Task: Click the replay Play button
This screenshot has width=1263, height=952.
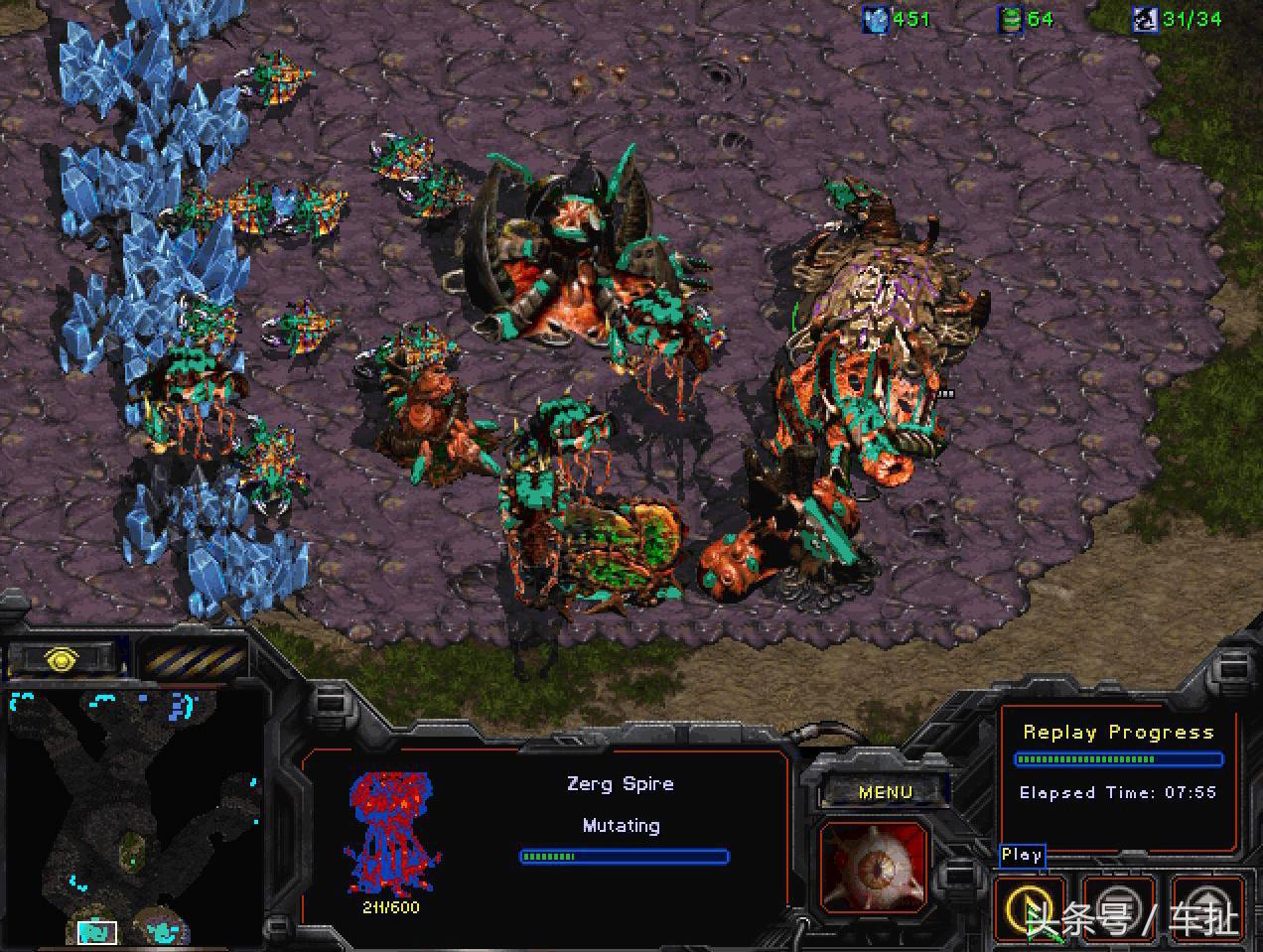Action: pos(1030,907)
